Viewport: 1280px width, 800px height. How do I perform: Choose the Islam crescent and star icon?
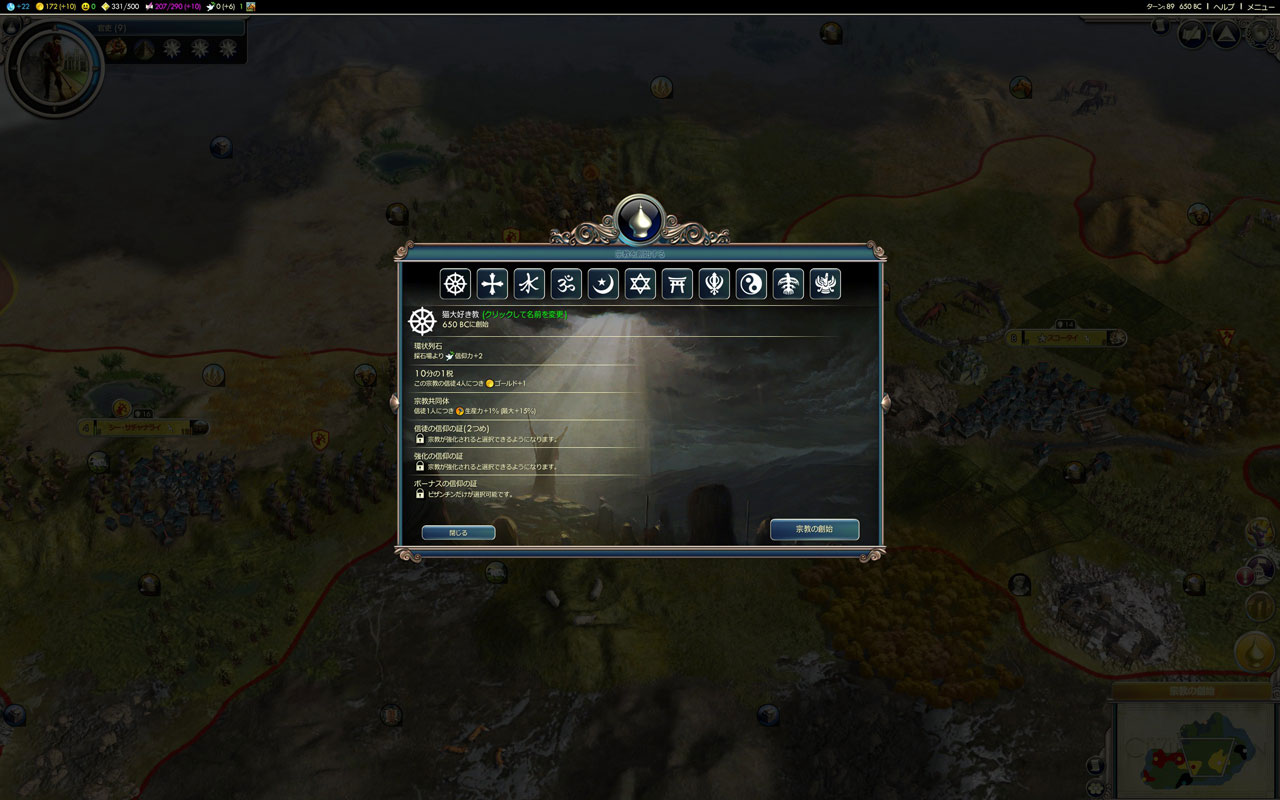603,284
